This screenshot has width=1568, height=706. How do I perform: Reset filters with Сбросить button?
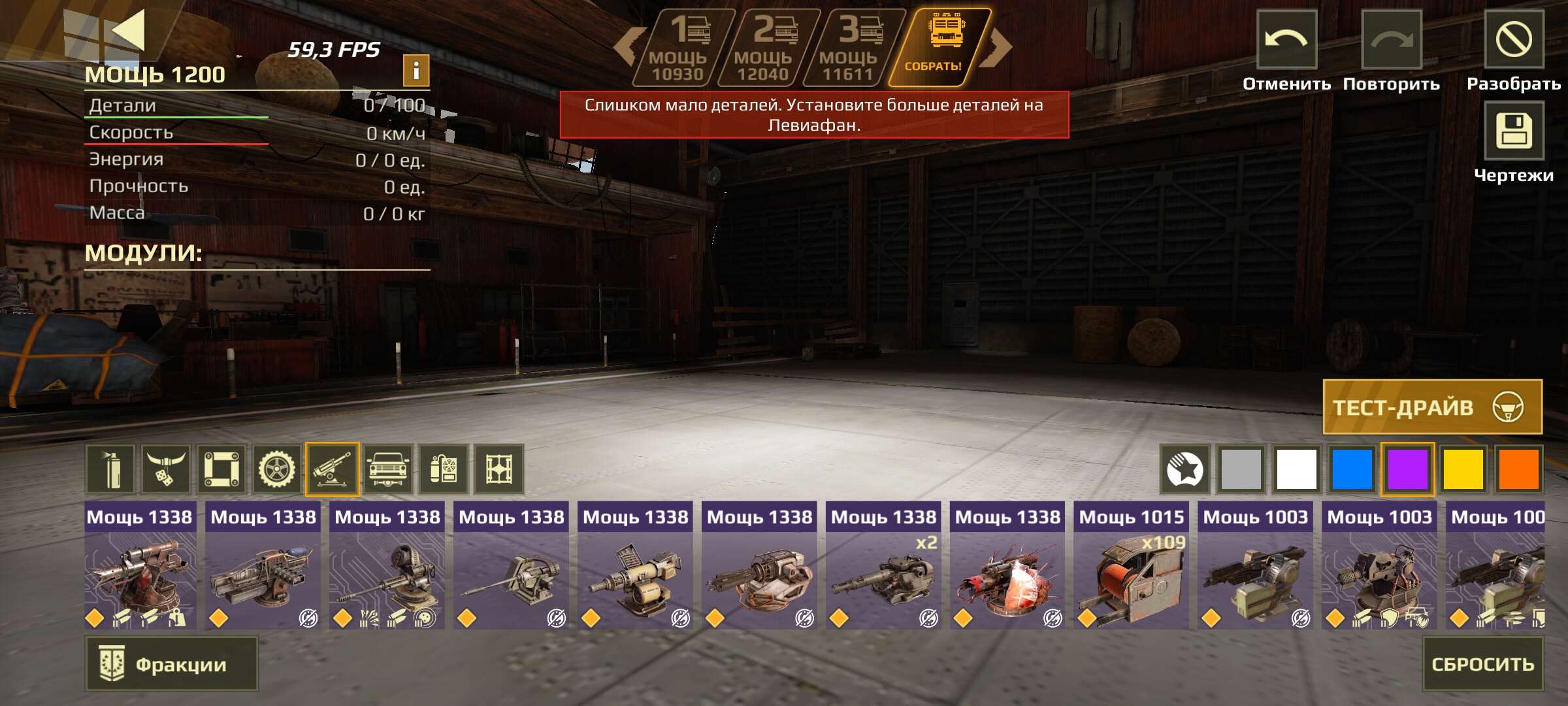click(x=1482, y=664)
